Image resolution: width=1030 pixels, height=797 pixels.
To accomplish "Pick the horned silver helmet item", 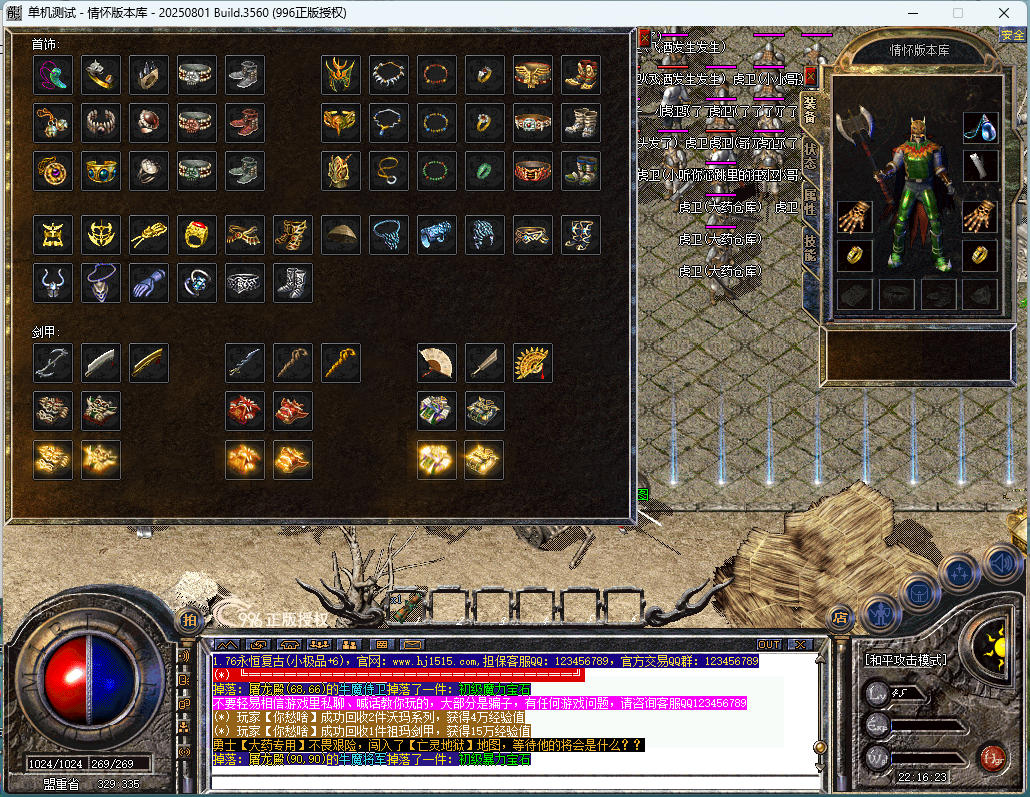I will pos(53,283).
